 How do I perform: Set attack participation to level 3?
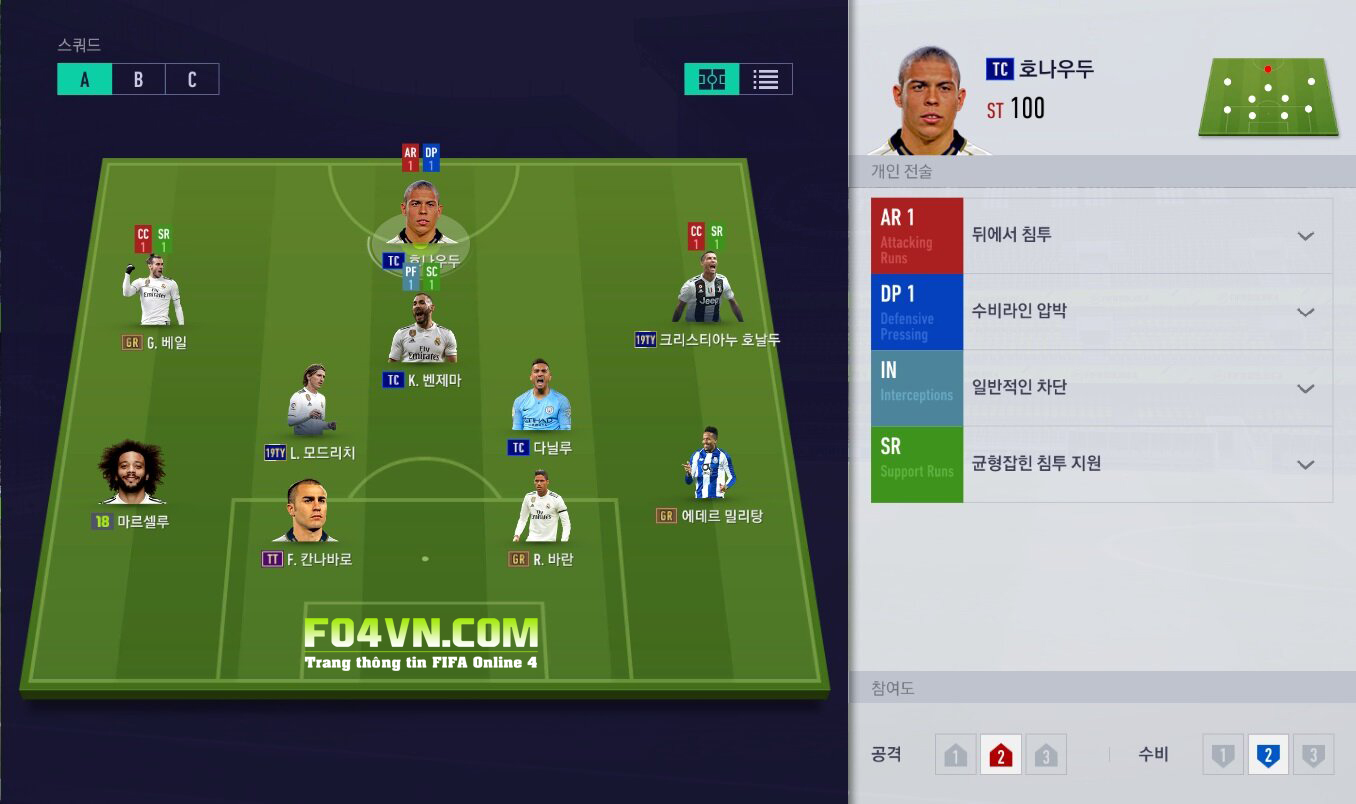[1046, 755]
